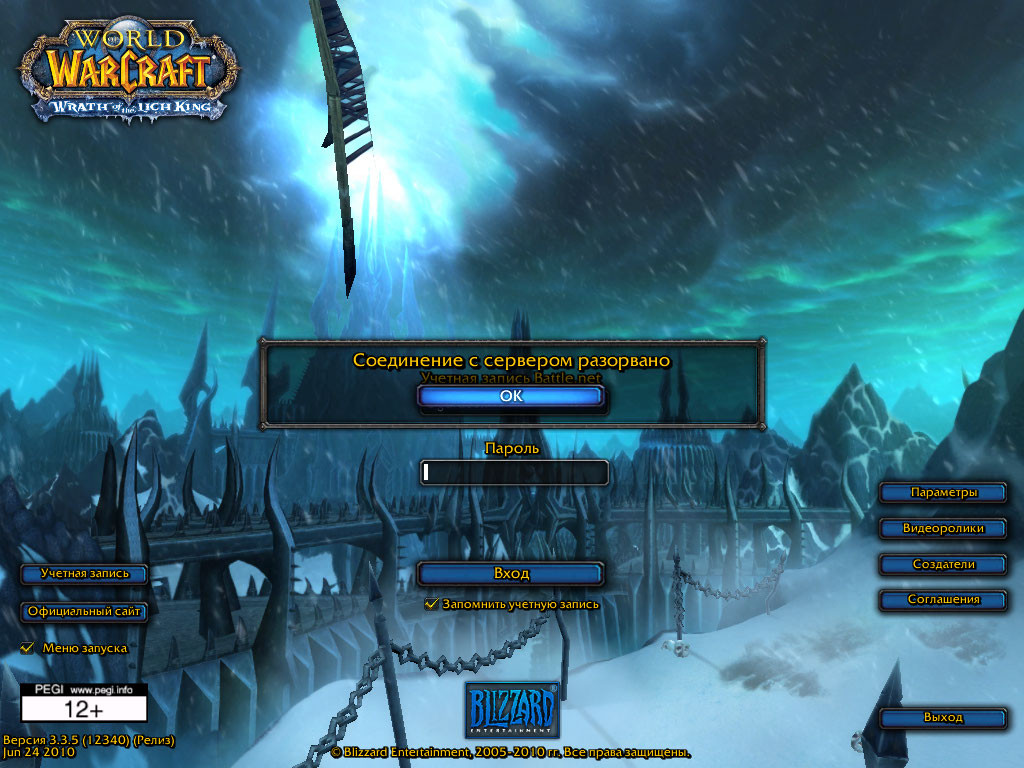Show the Создатели credits
The image size is (1024, 768).
[x=943, y=564]
